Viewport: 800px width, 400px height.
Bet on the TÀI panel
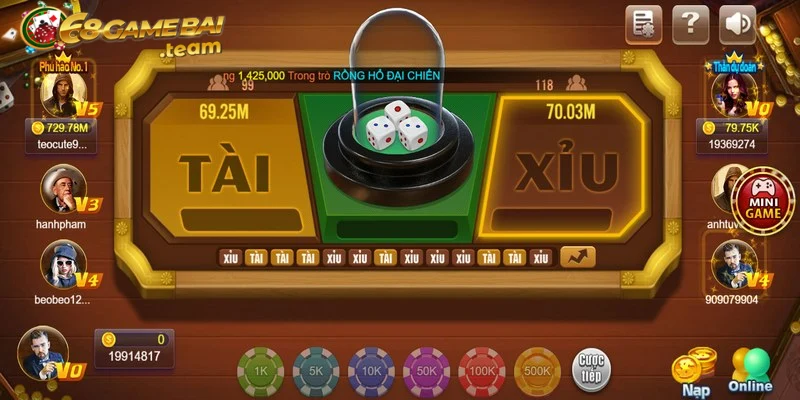point(224,170)
